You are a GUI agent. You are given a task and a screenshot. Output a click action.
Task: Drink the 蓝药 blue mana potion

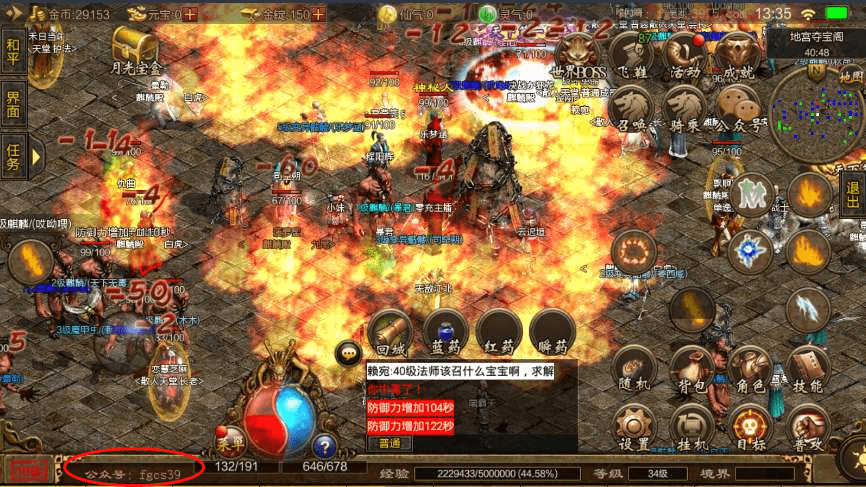(445, 332)
